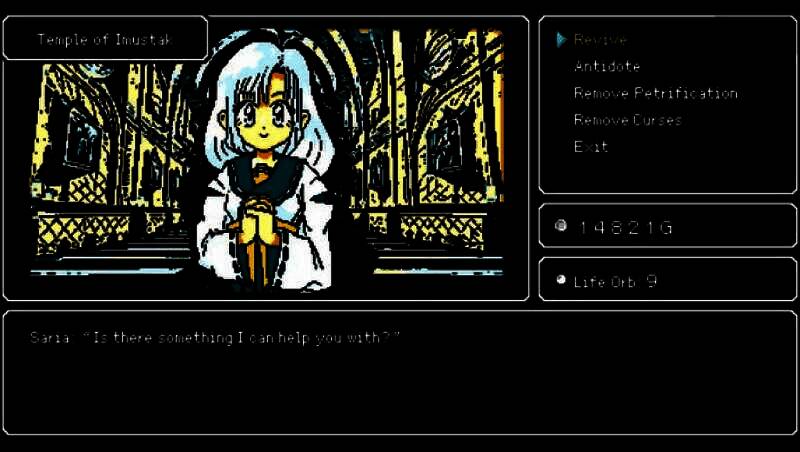The height and width of the screenshot is (452, 800).
Task: Exit the temple menu
Action: pyautogui.click(x=590, y=147)
